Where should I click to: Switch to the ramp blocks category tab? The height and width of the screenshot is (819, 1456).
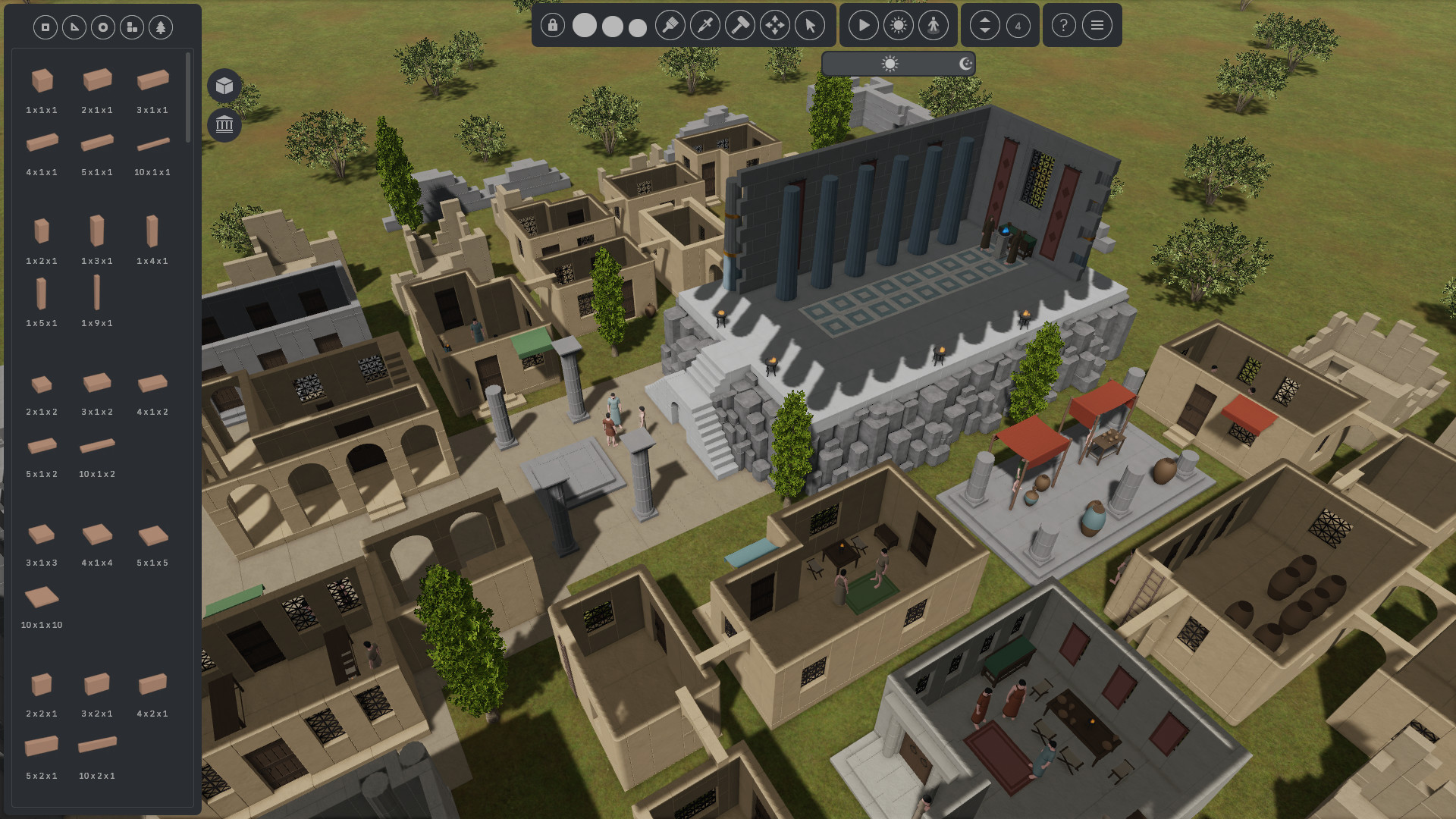73,27
